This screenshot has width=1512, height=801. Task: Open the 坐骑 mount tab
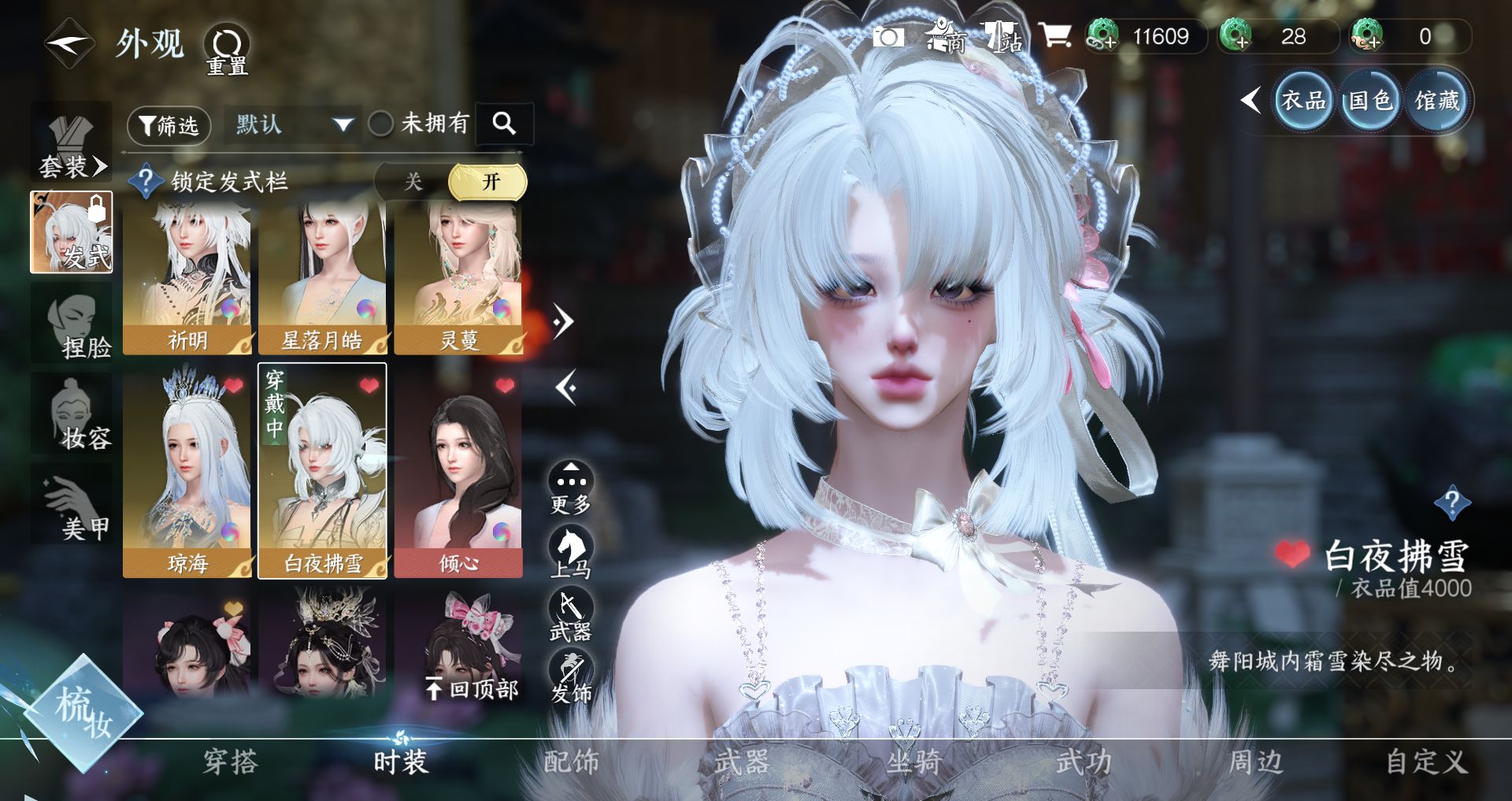click(x=913, y=762)
